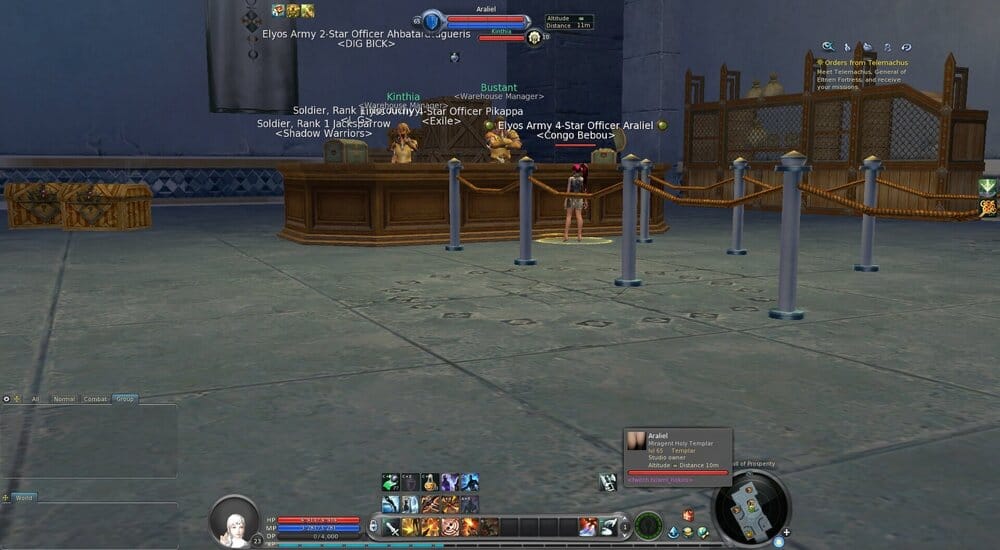1000x550 pixels.
Task: Activate the green orb skill in the upper quickbar
Action: (x=390, y=482)
